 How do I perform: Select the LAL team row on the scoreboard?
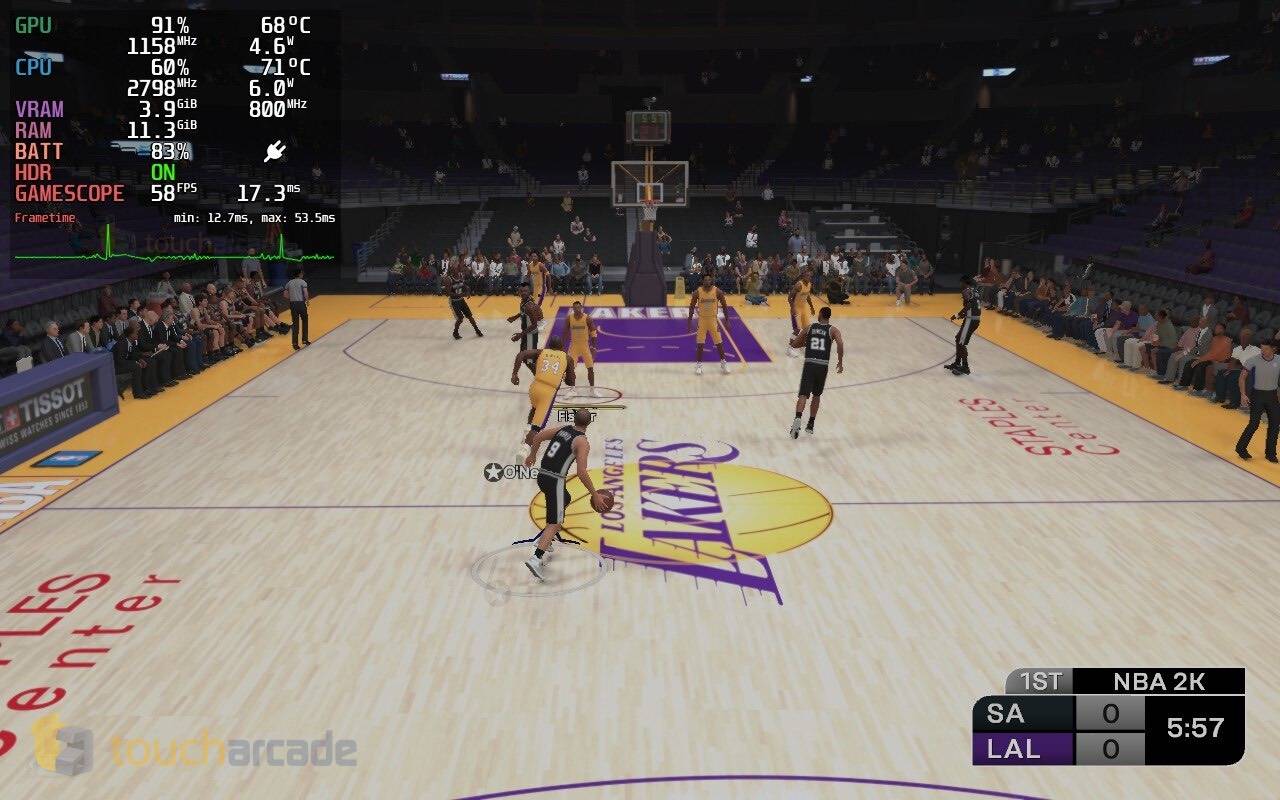click(1016, 750)
